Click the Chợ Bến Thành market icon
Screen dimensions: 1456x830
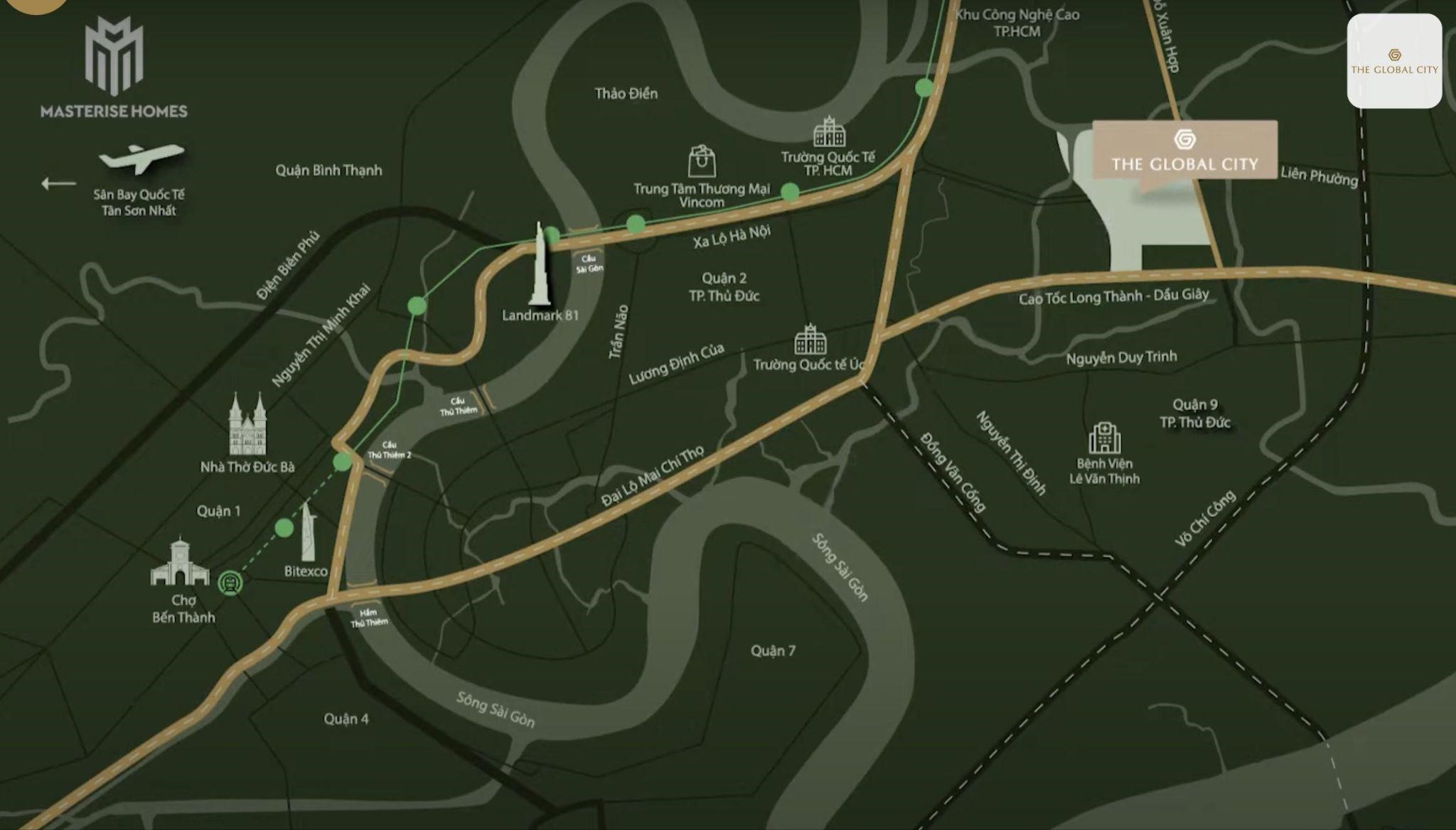point(181,564)
